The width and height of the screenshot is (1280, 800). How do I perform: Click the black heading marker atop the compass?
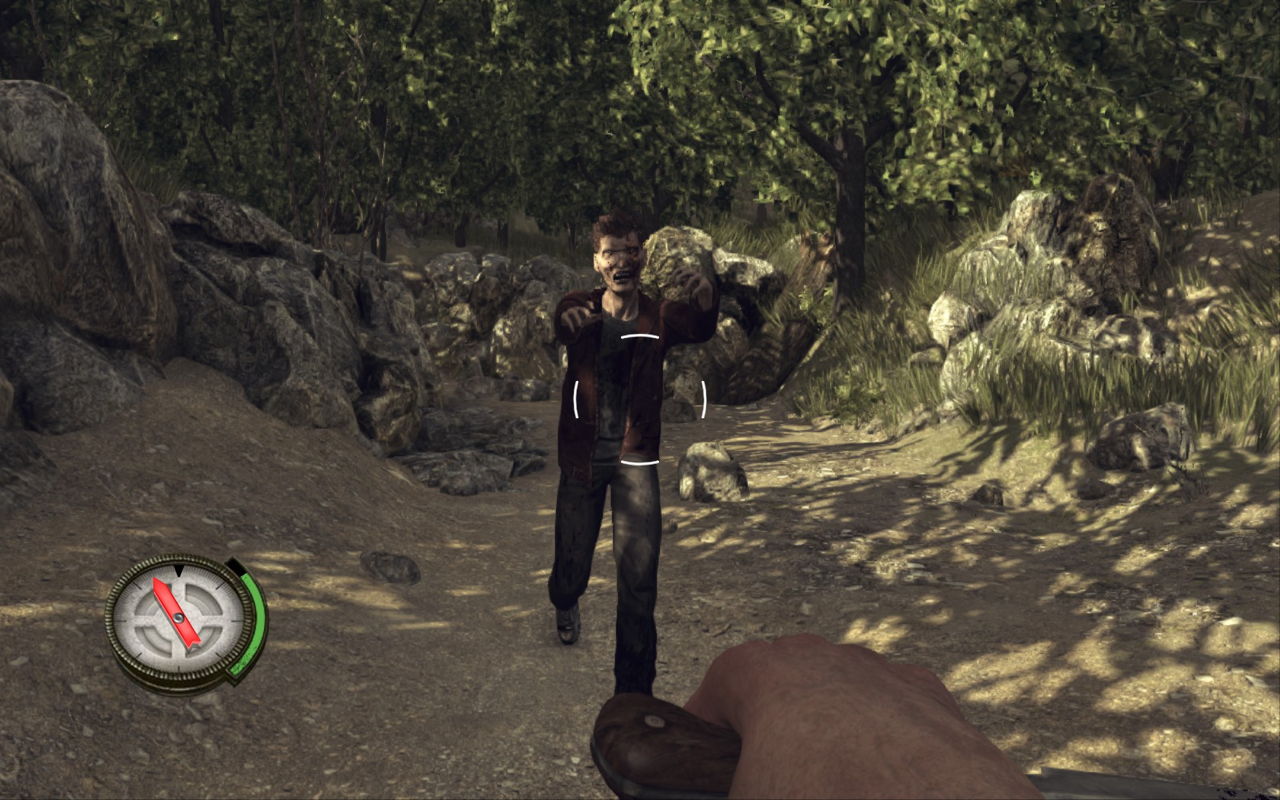(x=179, y=570)
